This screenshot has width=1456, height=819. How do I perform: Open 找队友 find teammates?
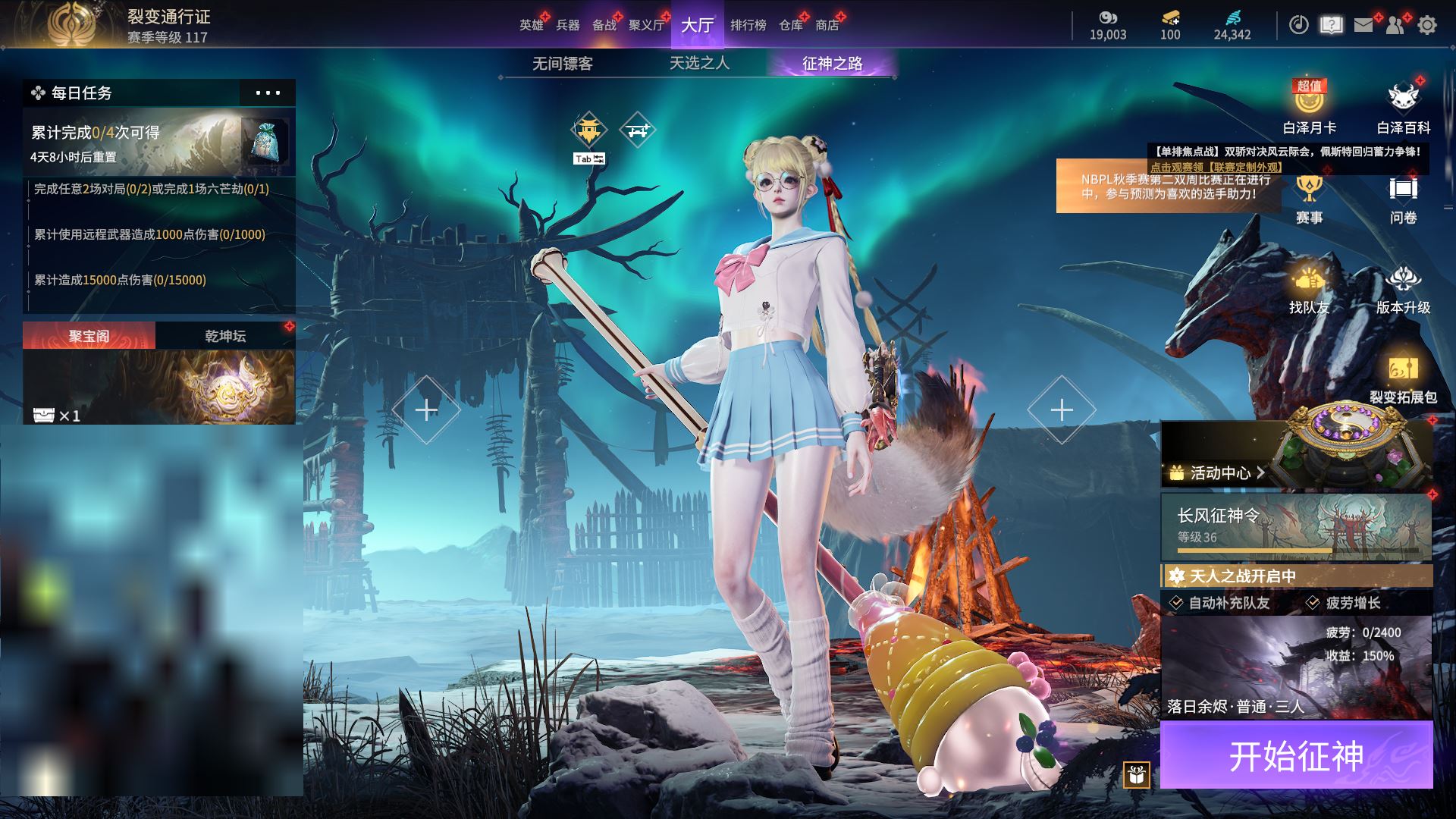(1309, 289)
